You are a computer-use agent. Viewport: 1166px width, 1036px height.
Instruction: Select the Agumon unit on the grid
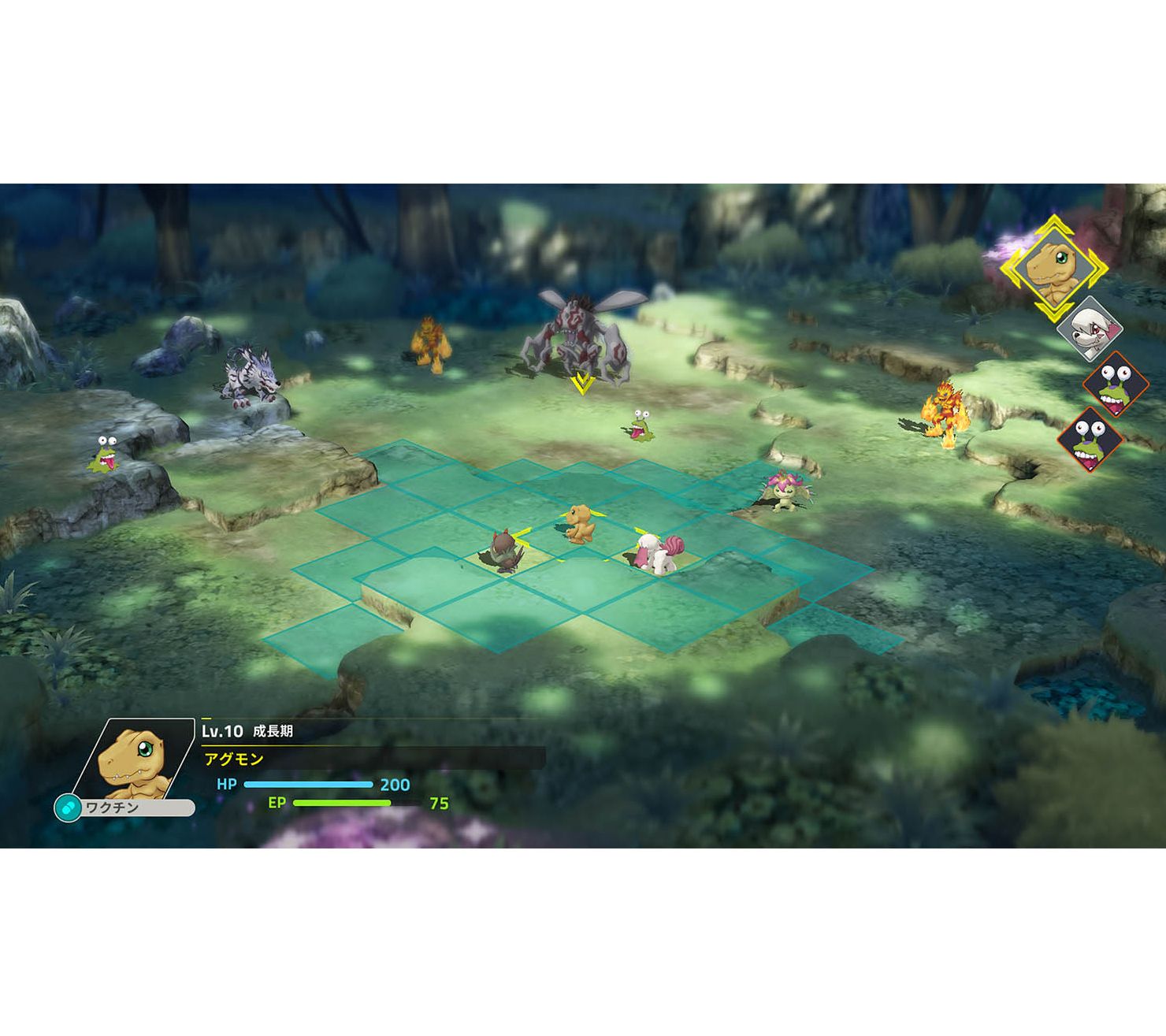[x=581, y=524]
